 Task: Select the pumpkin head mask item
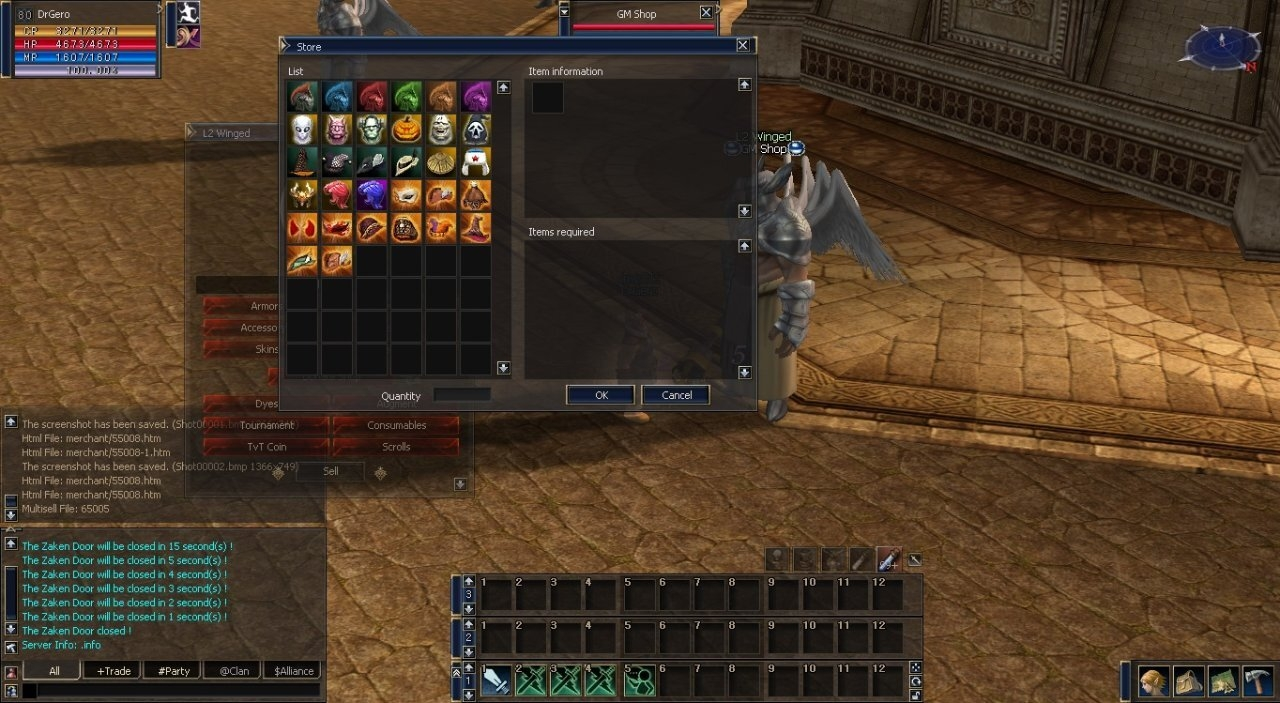pos(406,130)
